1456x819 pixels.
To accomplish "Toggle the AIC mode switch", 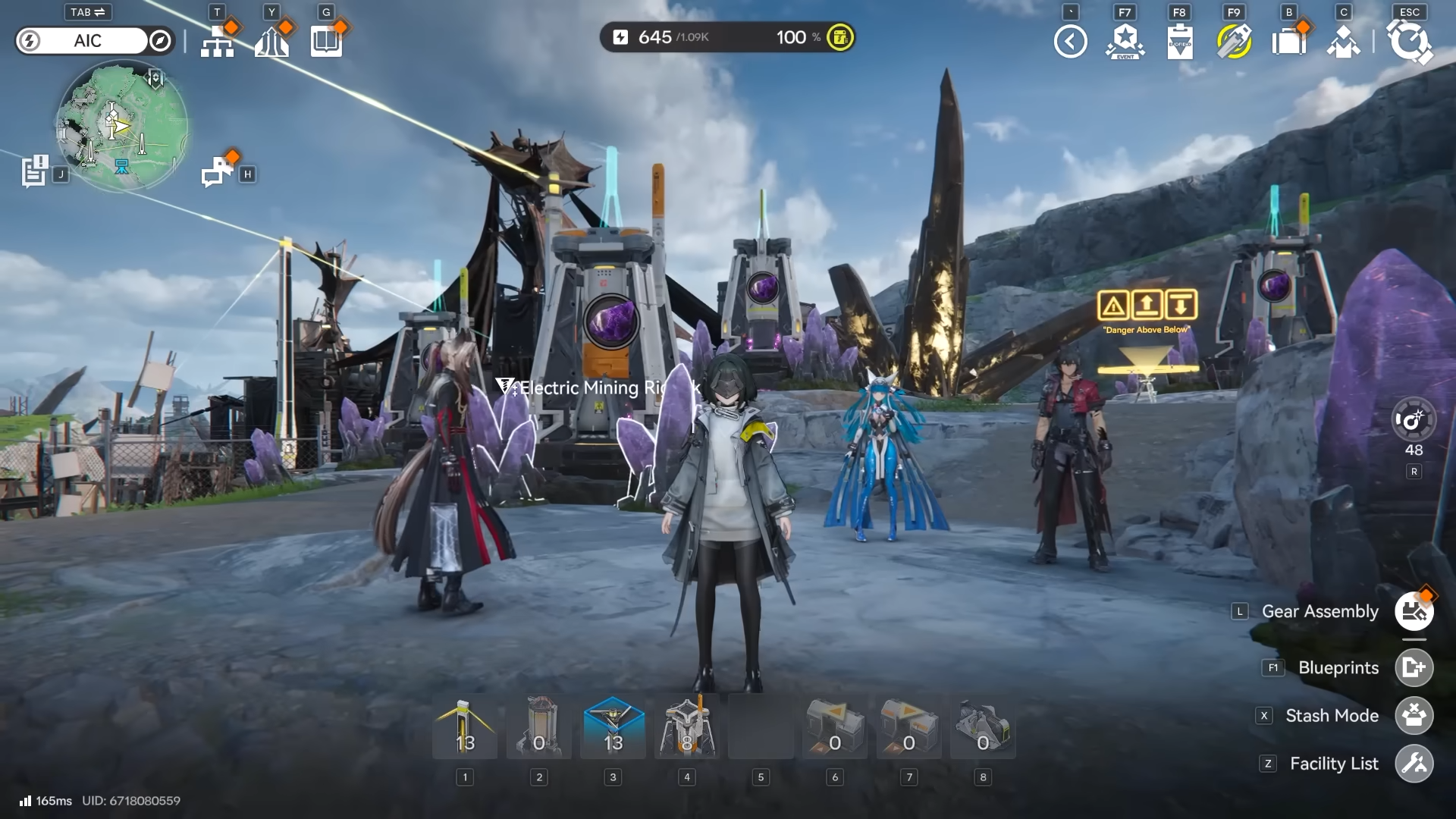I will pyautogui.click(x=95, y=41).
